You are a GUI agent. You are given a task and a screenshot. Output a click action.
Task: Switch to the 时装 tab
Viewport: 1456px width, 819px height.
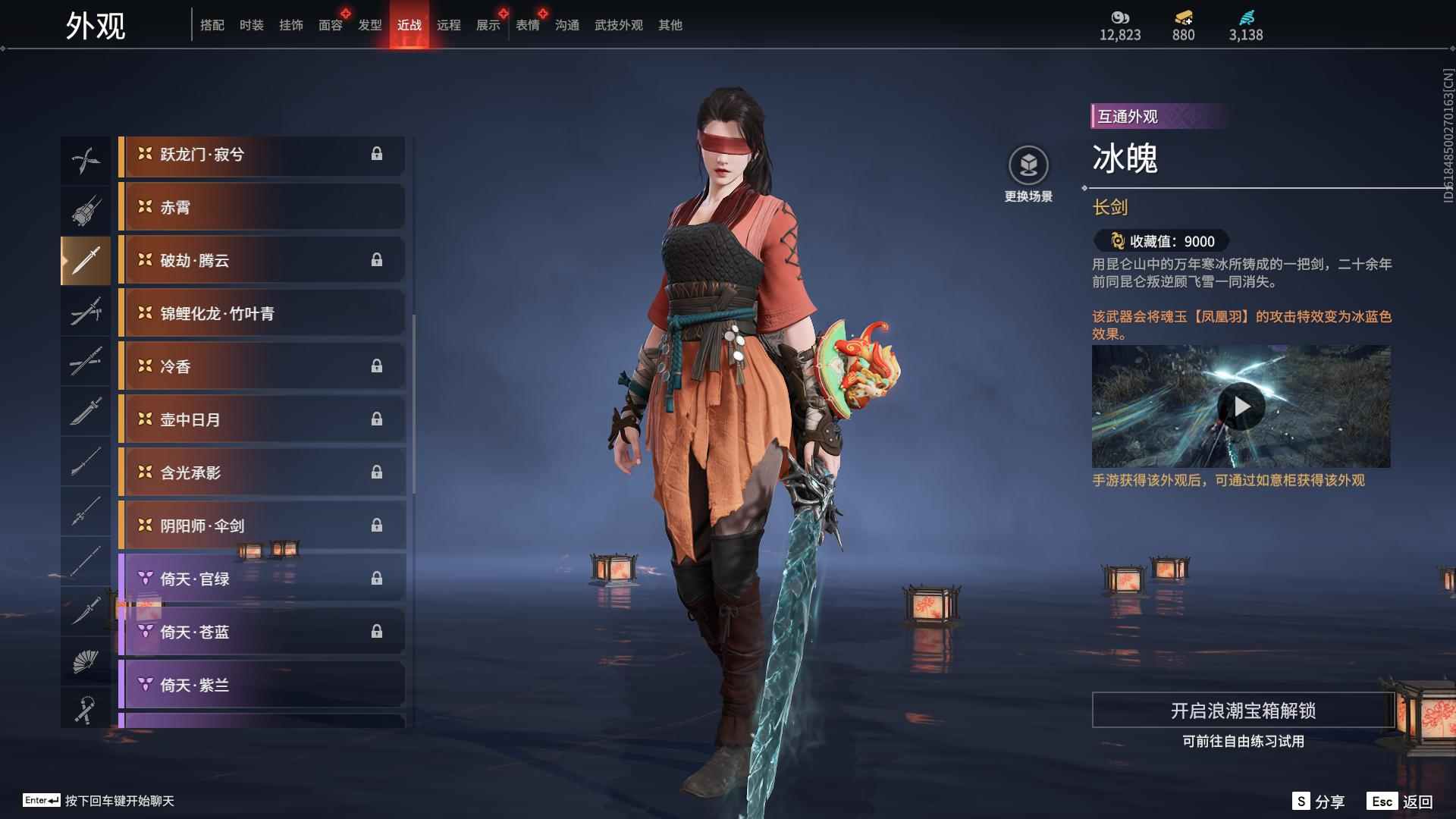tap(251, 25)
